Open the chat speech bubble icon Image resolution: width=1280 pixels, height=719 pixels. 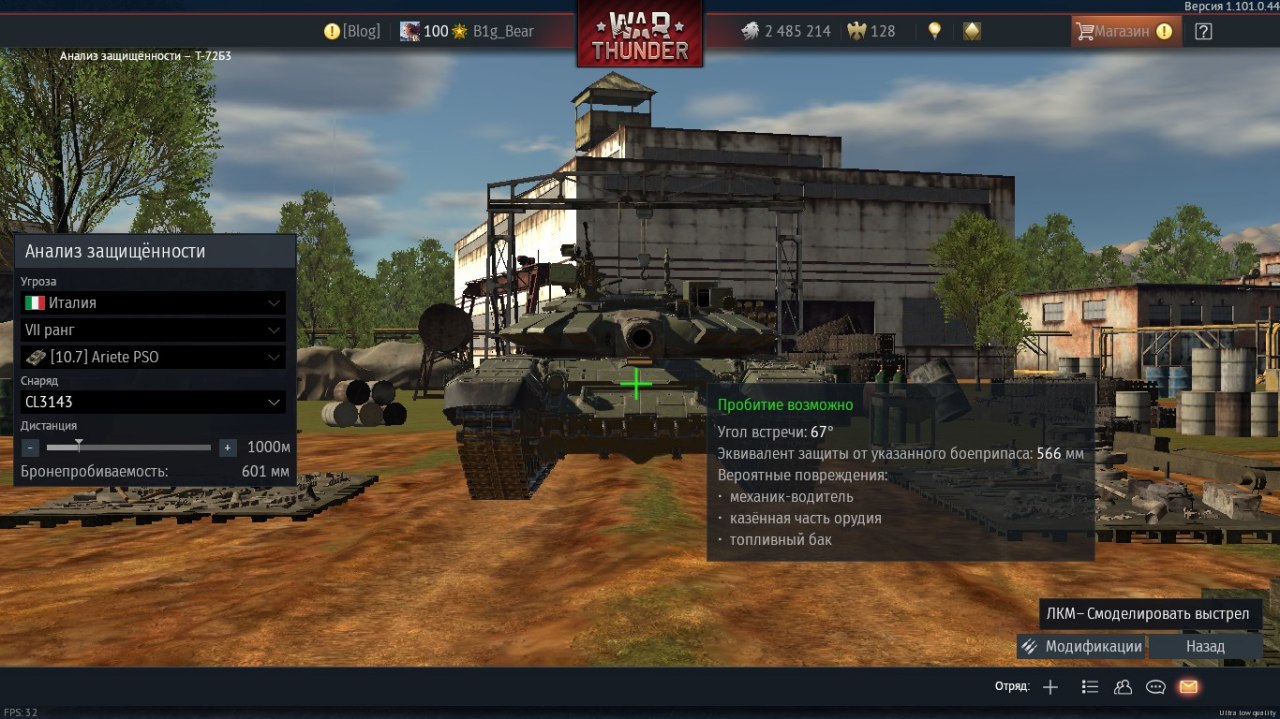tap(1156, 687)
